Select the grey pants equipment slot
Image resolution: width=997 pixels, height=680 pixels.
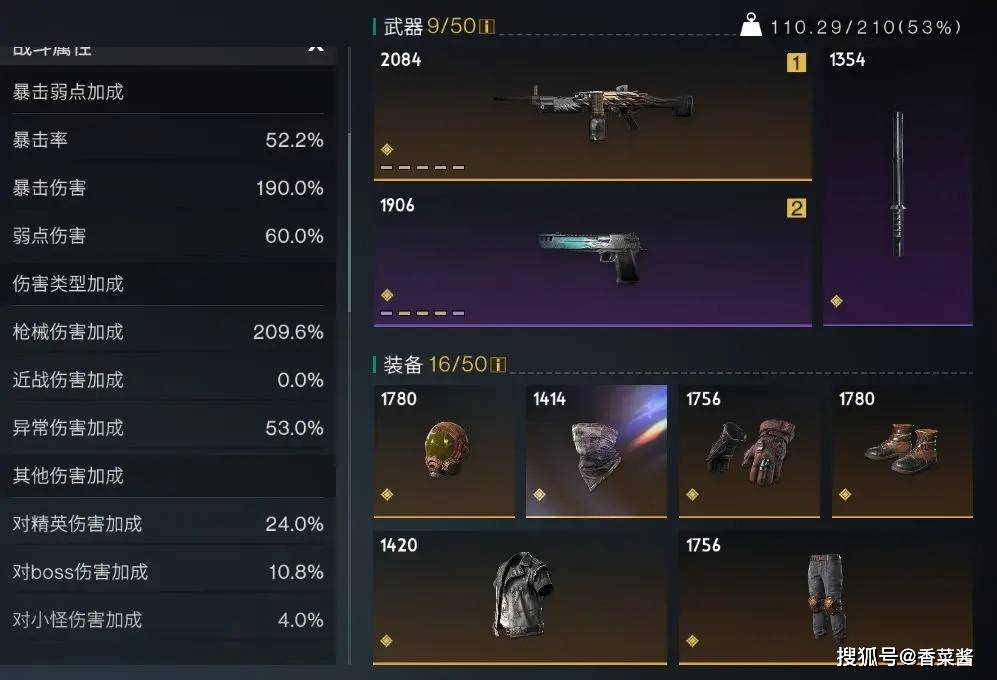pos(825,597)
